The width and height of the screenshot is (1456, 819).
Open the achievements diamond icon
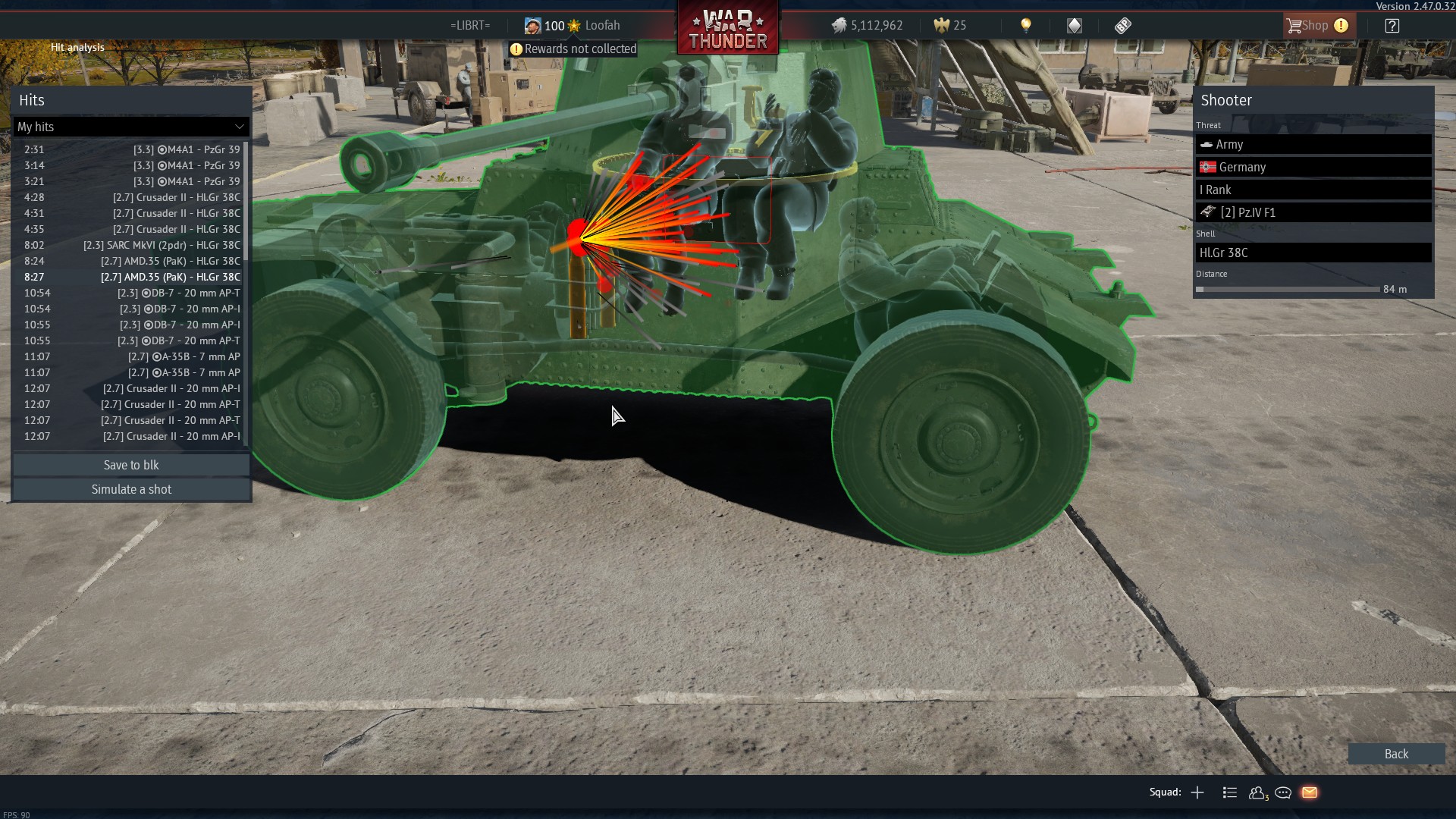pos(1074,25)
